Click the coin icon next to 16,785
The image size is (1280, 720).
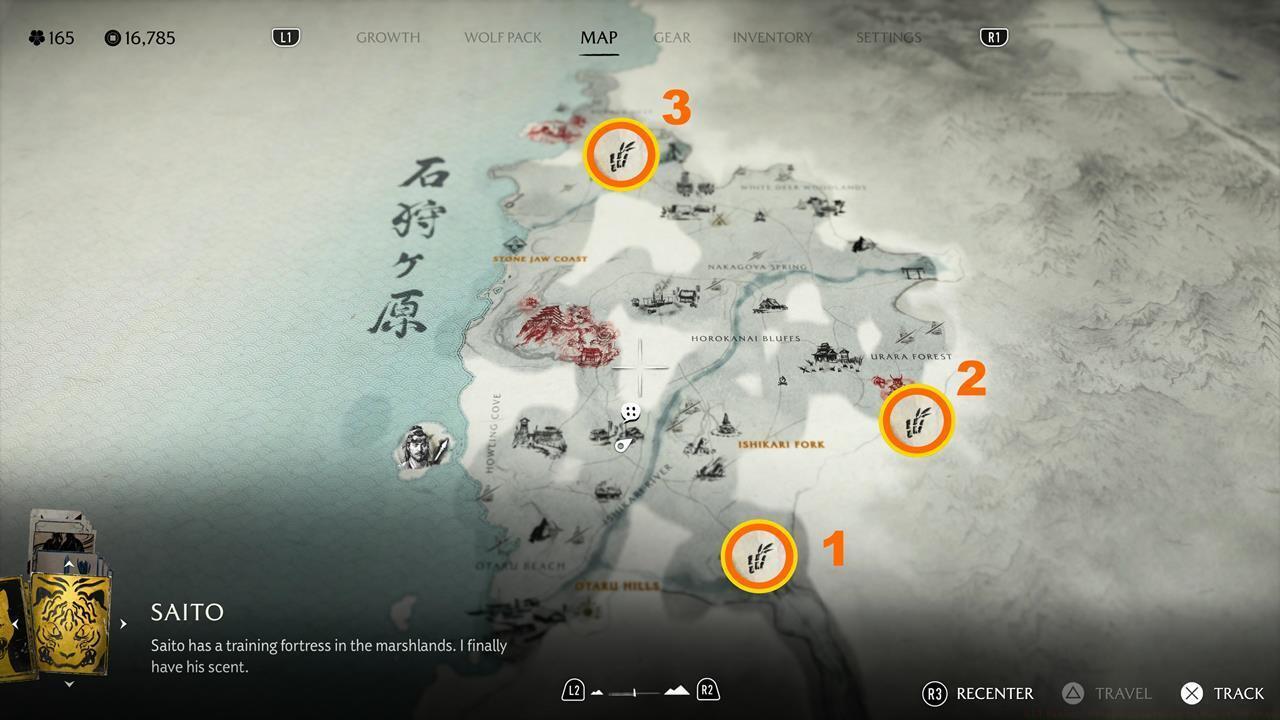(110, 38)
